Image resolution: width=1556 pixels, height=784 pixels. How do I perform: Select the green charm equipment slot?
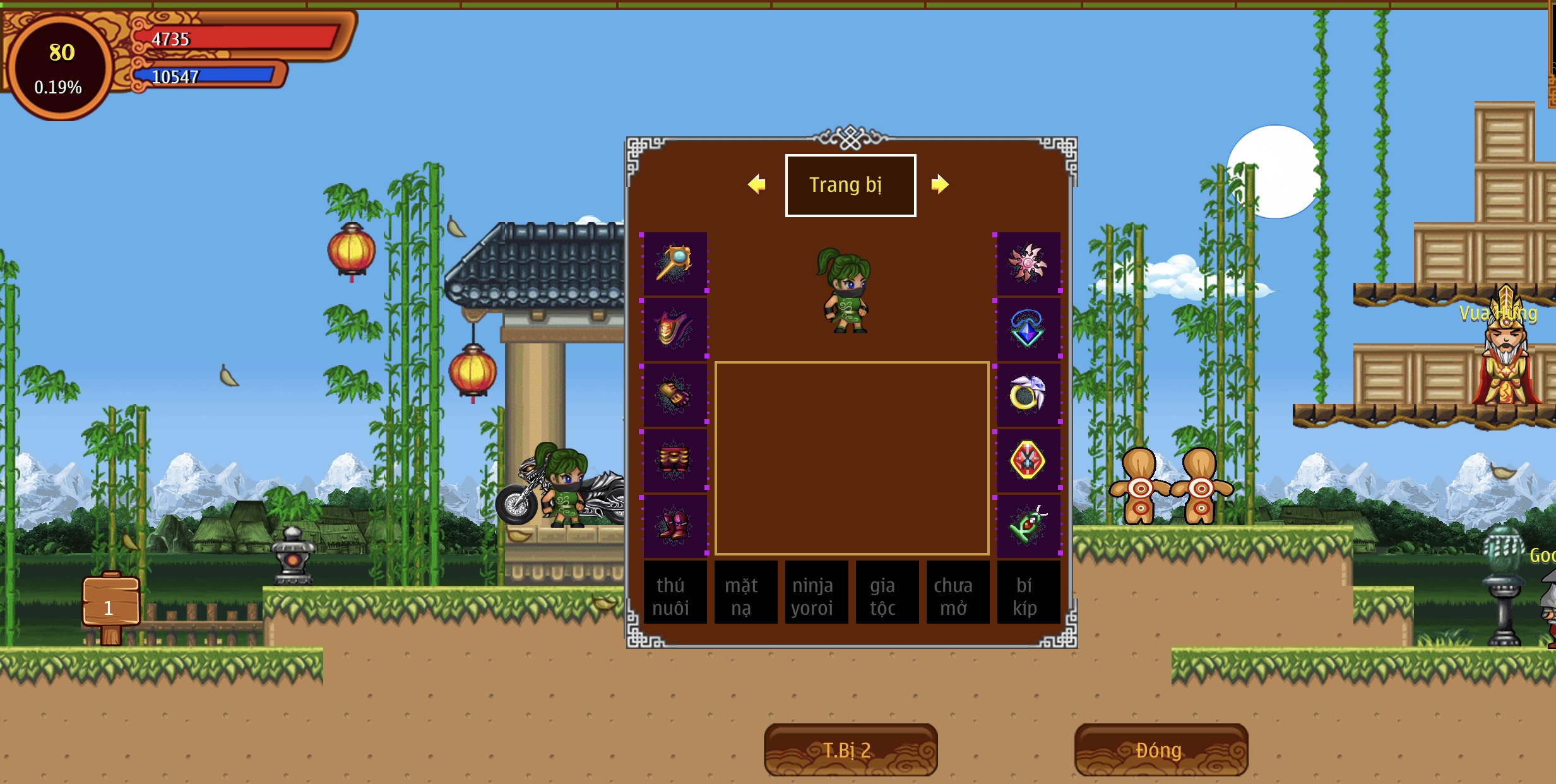tap(1028, 526)
